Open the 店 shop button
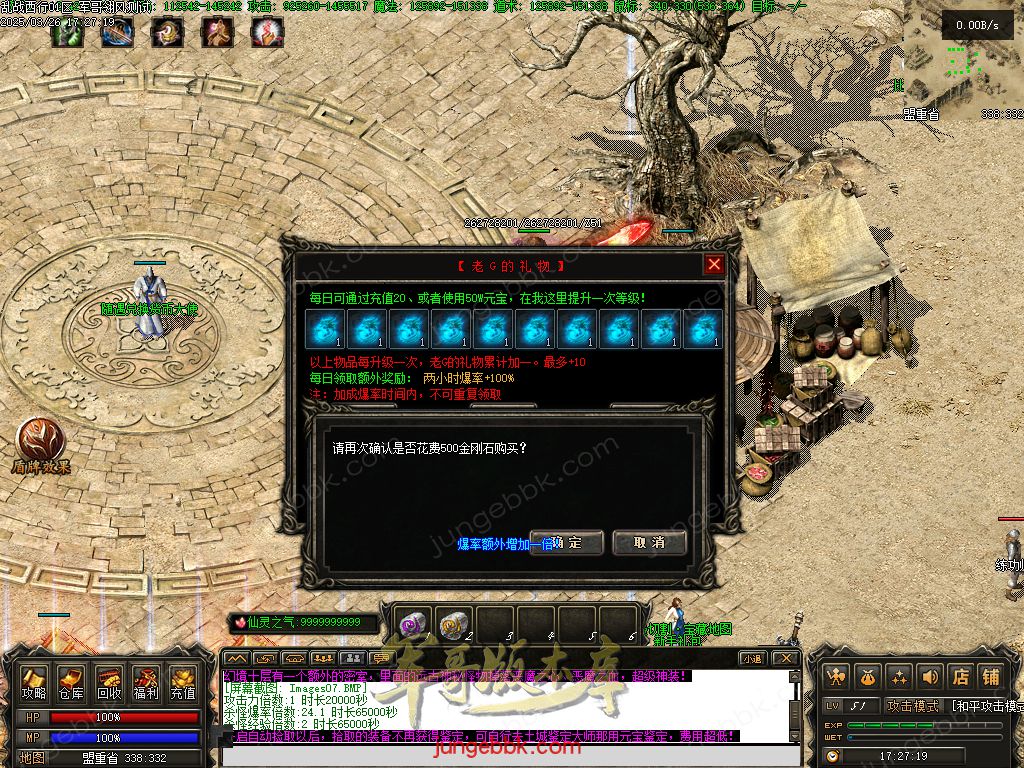The image size is (1024, 768). pos(960,677)
